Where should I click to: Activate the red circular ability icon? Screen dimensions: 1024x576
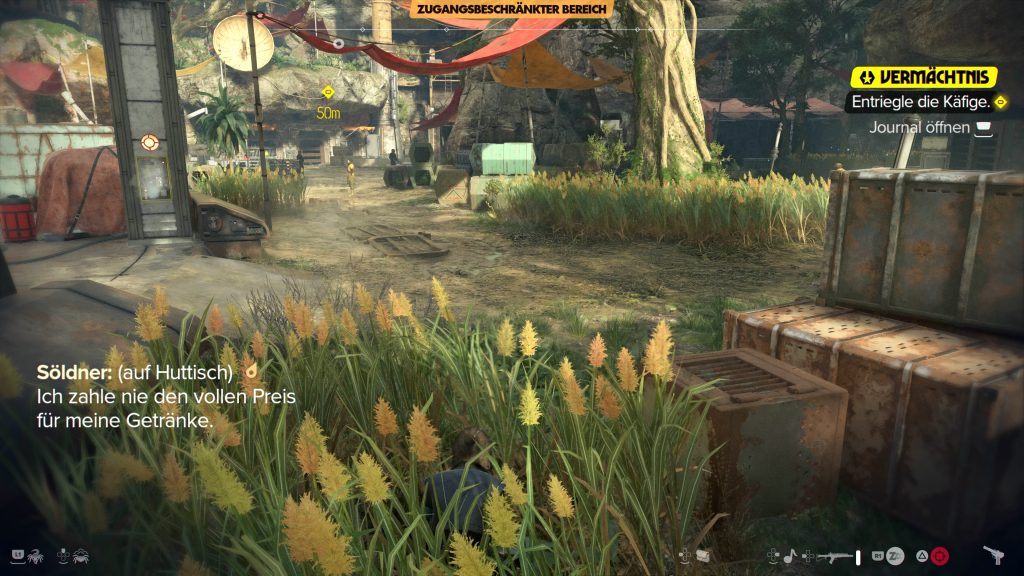pos(939,555)
